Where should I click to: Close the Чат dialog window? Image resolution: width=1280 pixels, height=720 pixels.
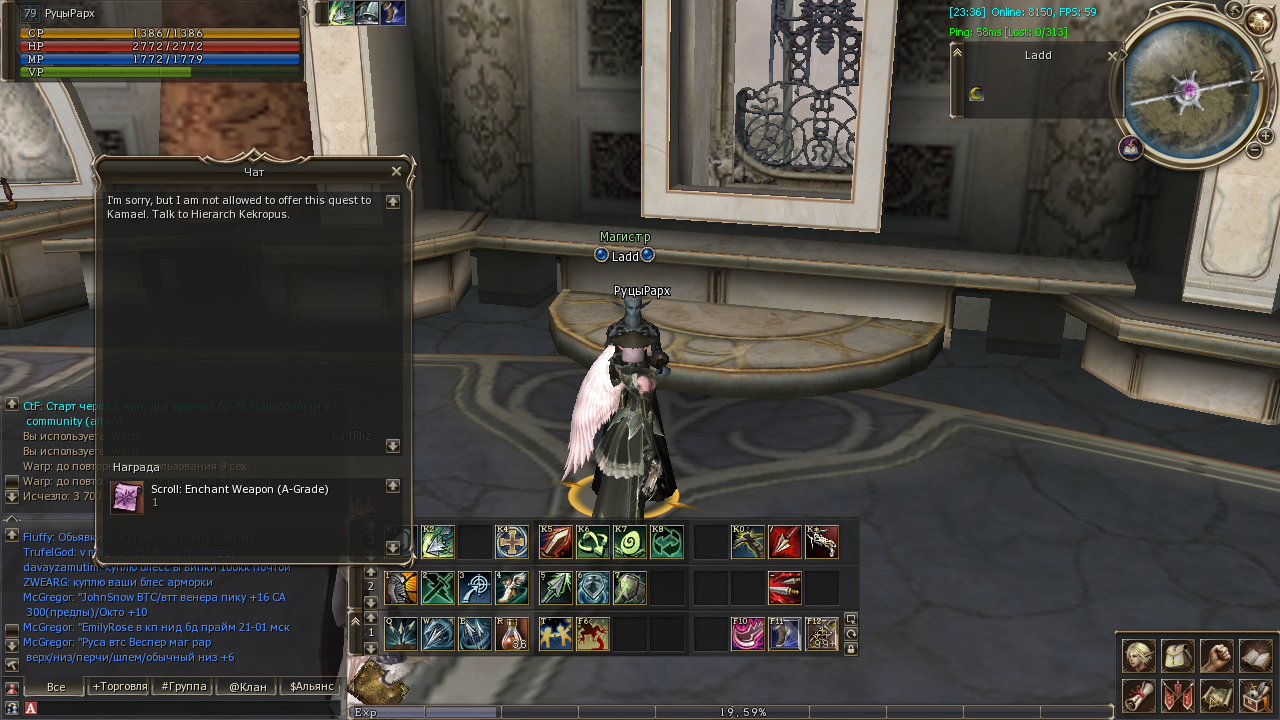point(396,171)
